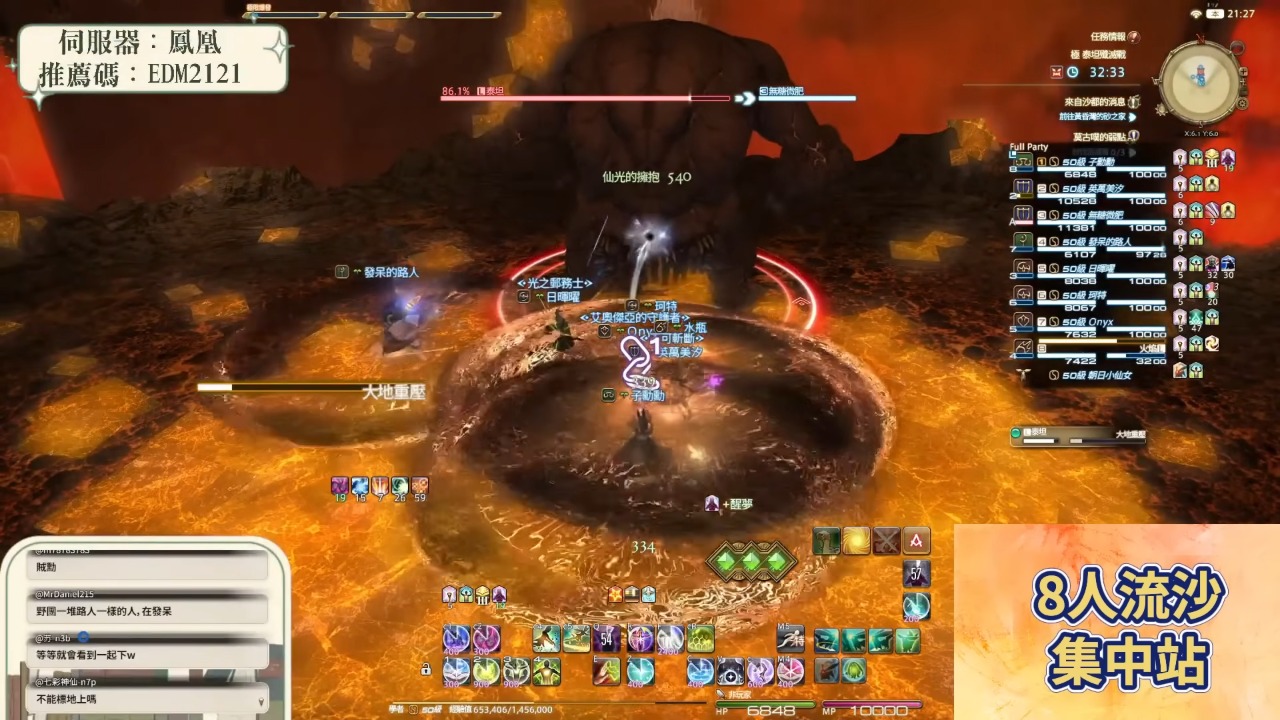Screen dimensions: 1280x720
Task: Click the starry dark orb ability icon
Action: 730,670
